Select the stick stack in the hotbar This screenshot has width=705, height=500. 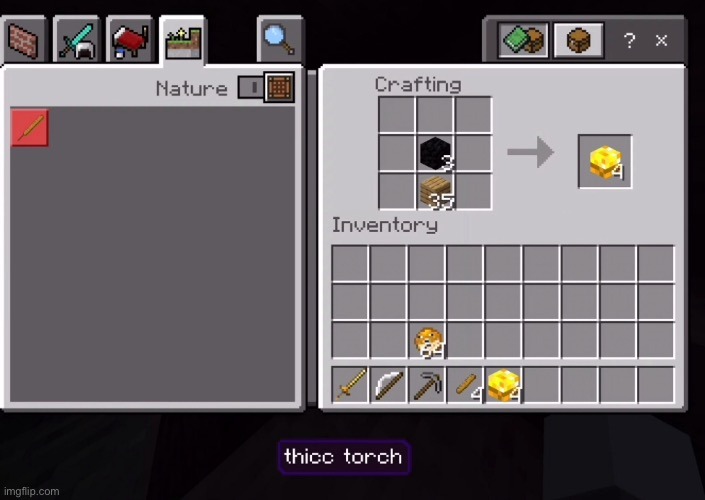tap(466, 385)
